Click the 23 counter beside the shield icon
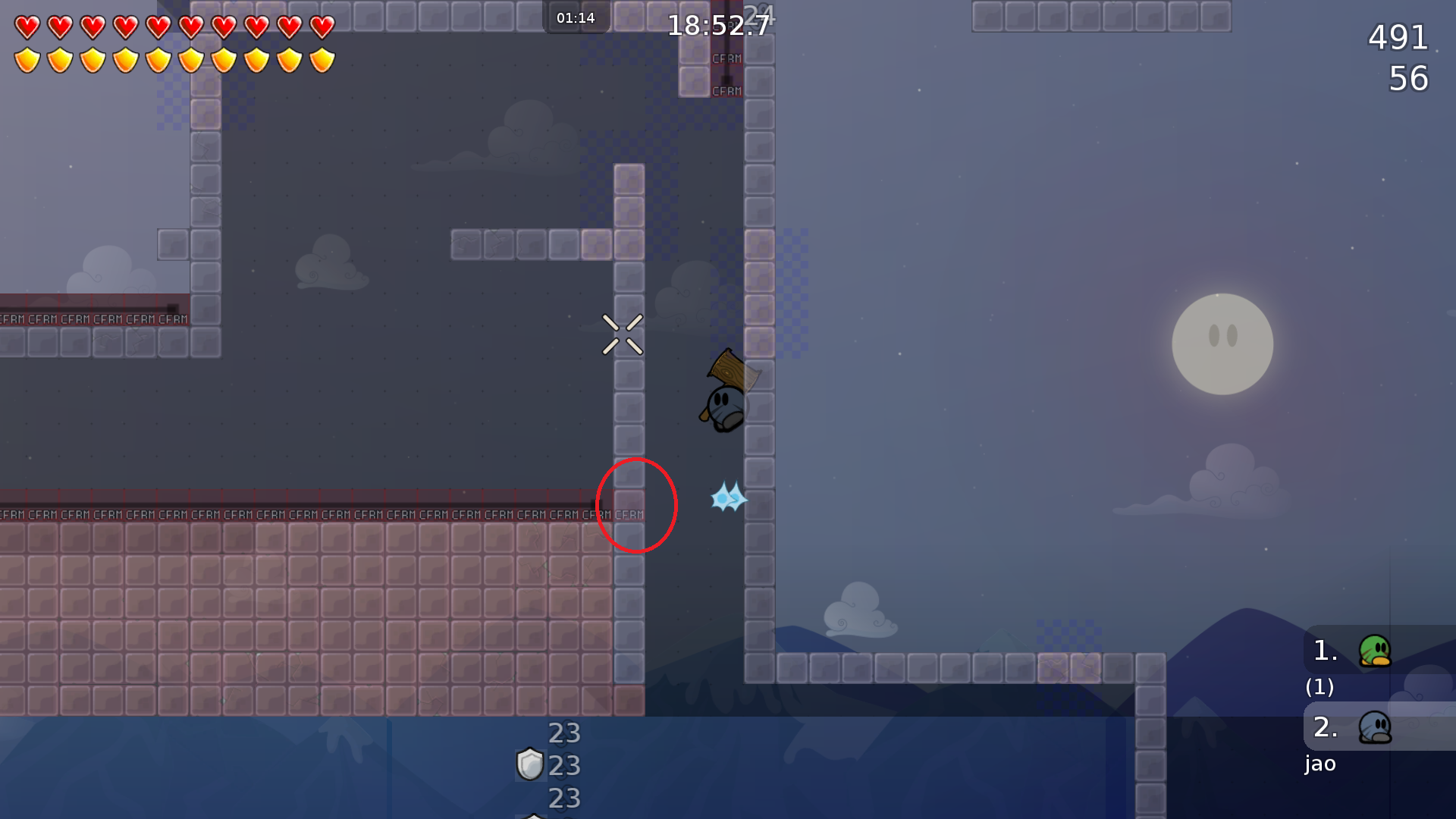This screenshot has width=1456, height=819. click(x=563, y=765)
